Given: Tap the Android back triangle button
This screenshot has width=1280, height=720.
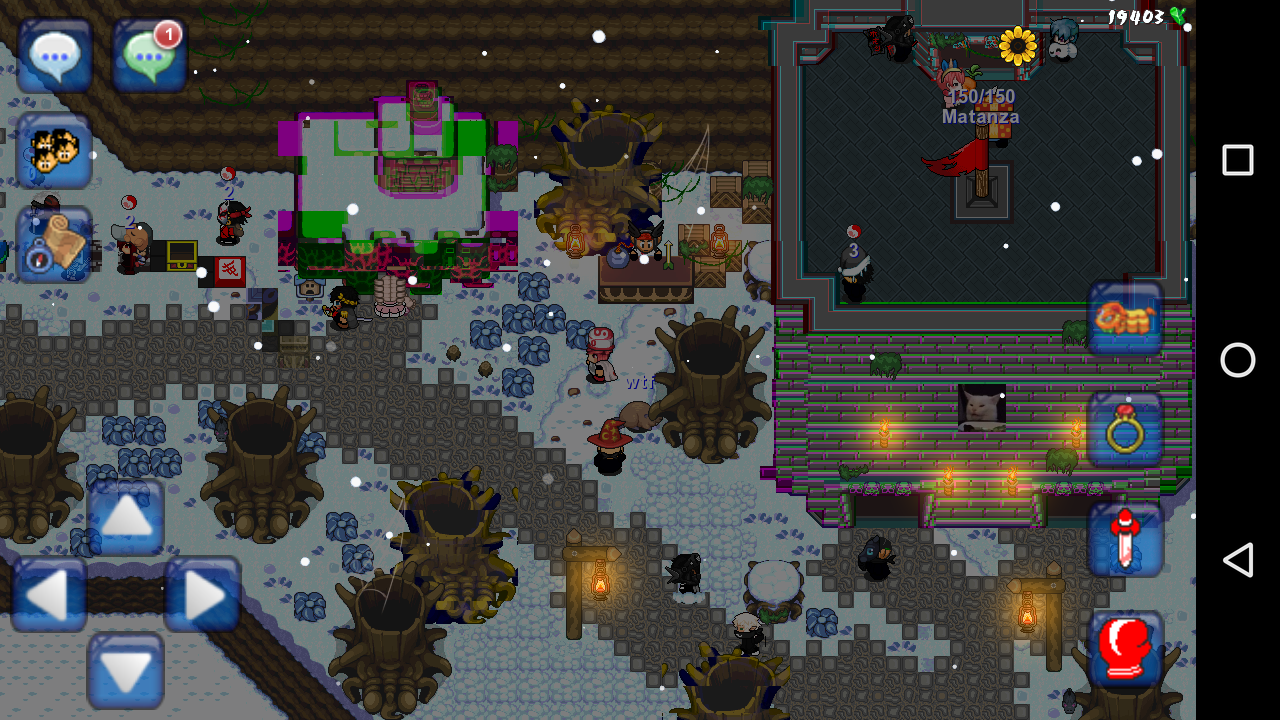Looking at the screenshot, I should [1238, 560].
